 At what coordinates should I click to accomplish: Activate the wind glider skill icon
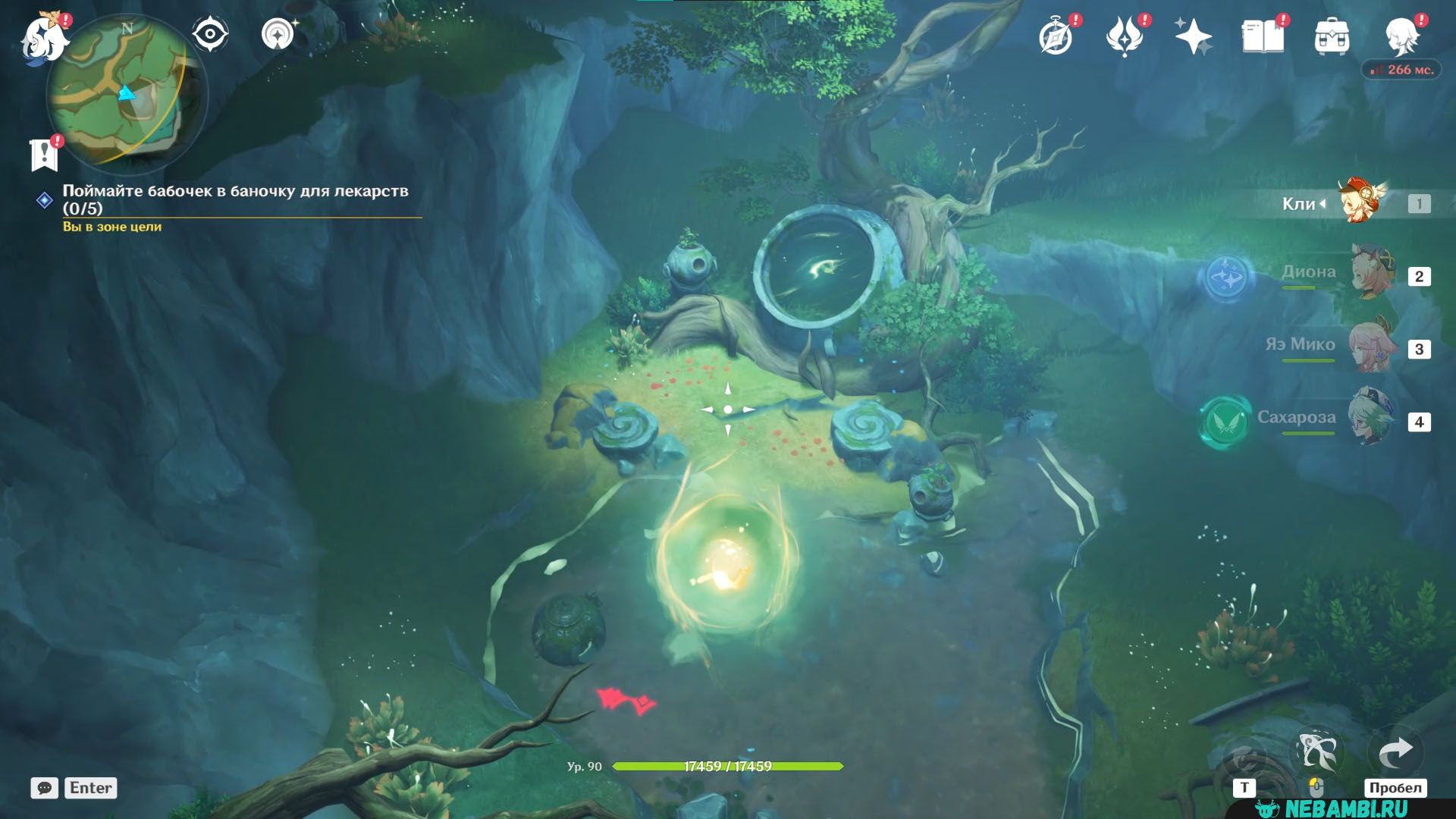[x=1317, y=752]
